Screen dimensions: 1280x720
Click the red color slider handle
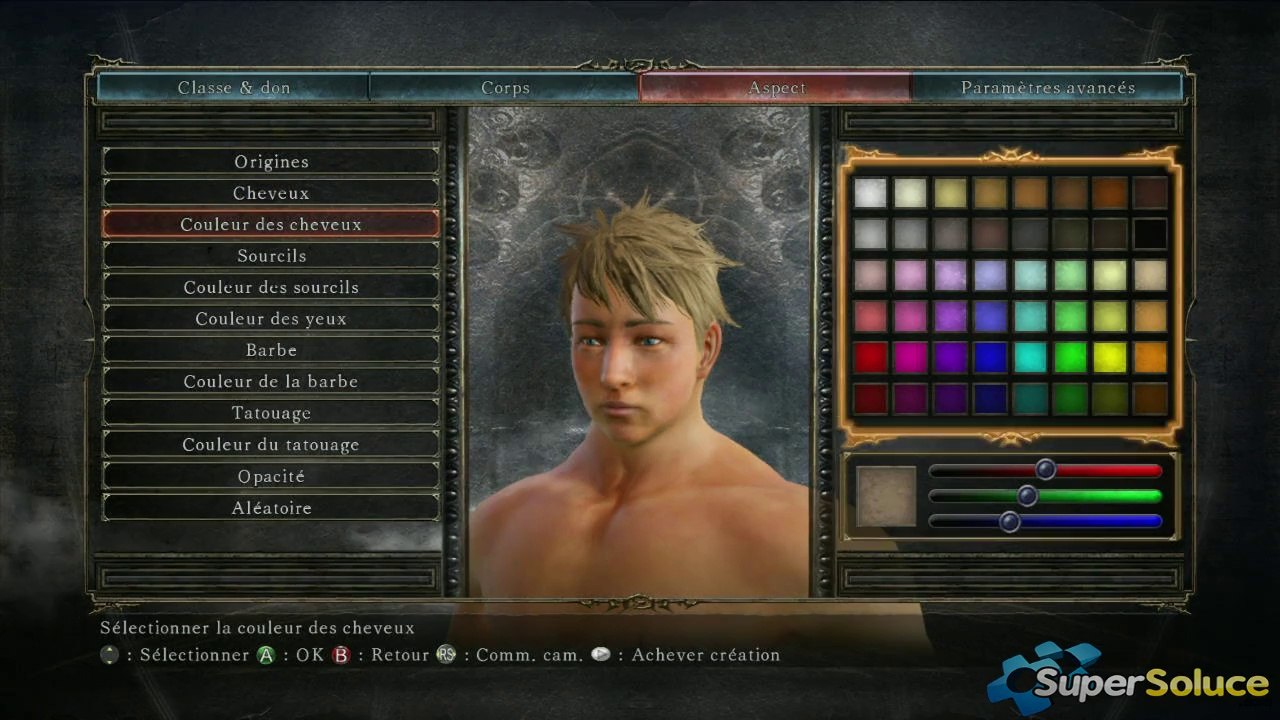[1045, 469]
